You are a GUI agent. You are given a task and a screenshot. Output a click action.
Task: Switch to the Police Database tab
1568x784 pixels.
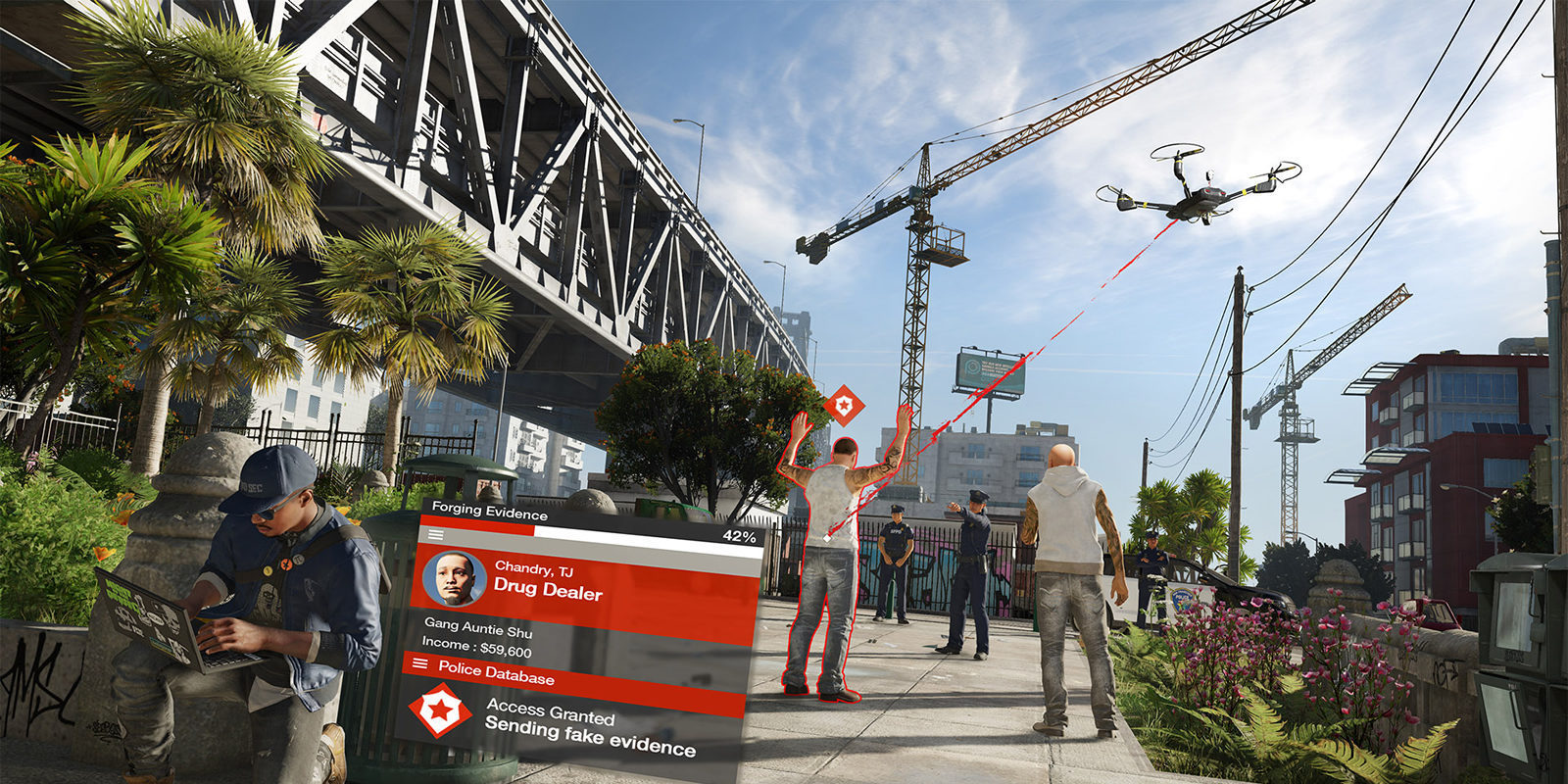[497, 672]
